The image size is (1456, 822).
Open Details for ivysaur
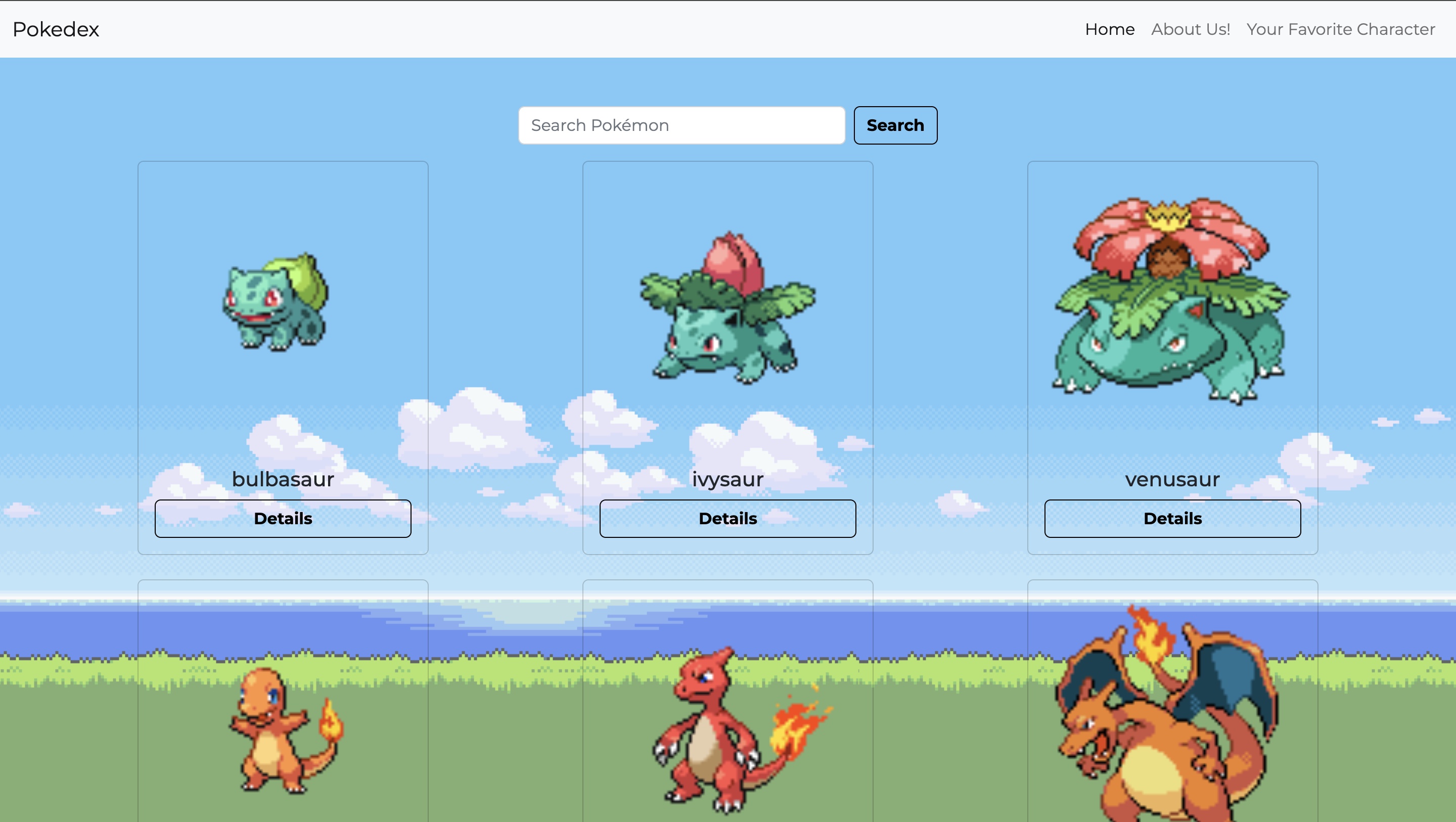tap(728, 518)
